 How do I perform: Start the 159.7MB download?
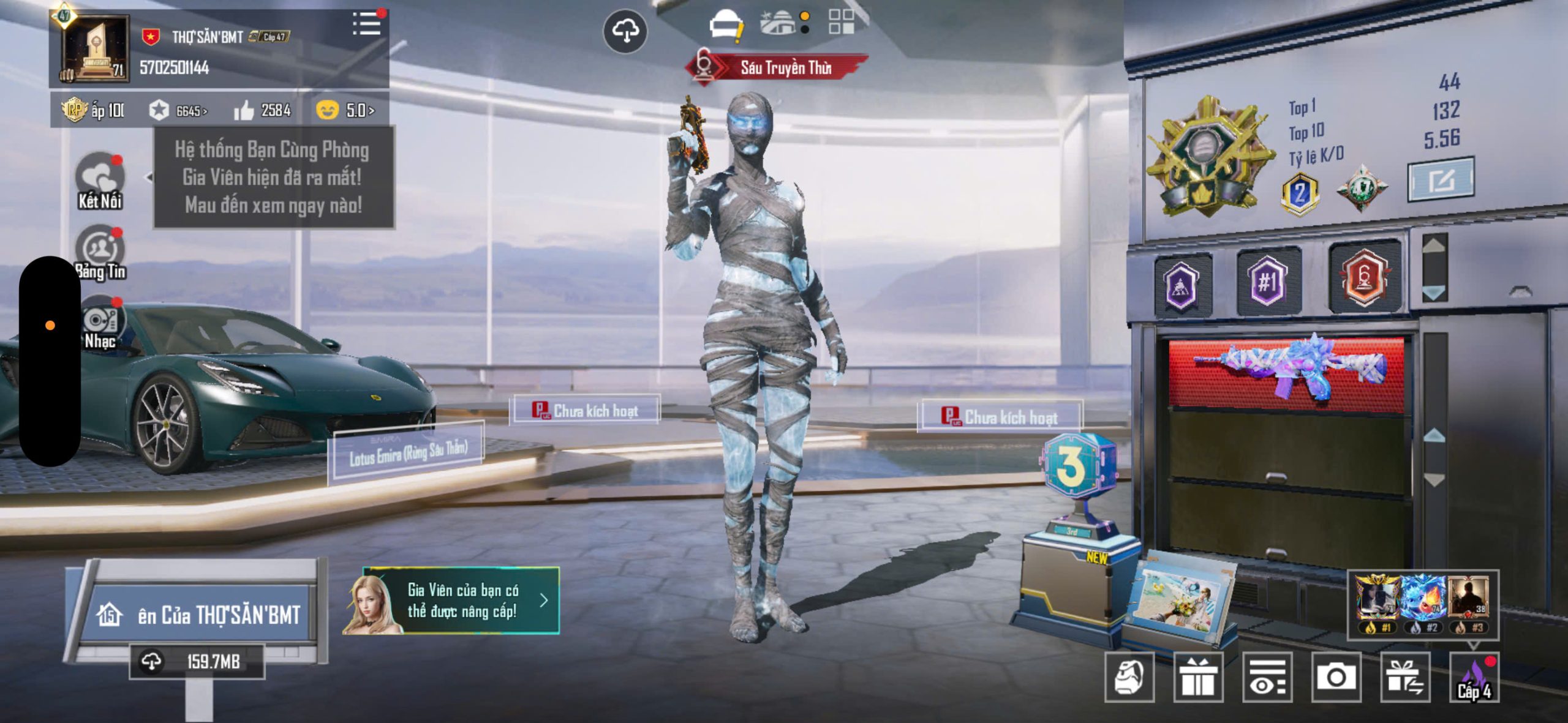pyautogui.click(x=197, y=661)
